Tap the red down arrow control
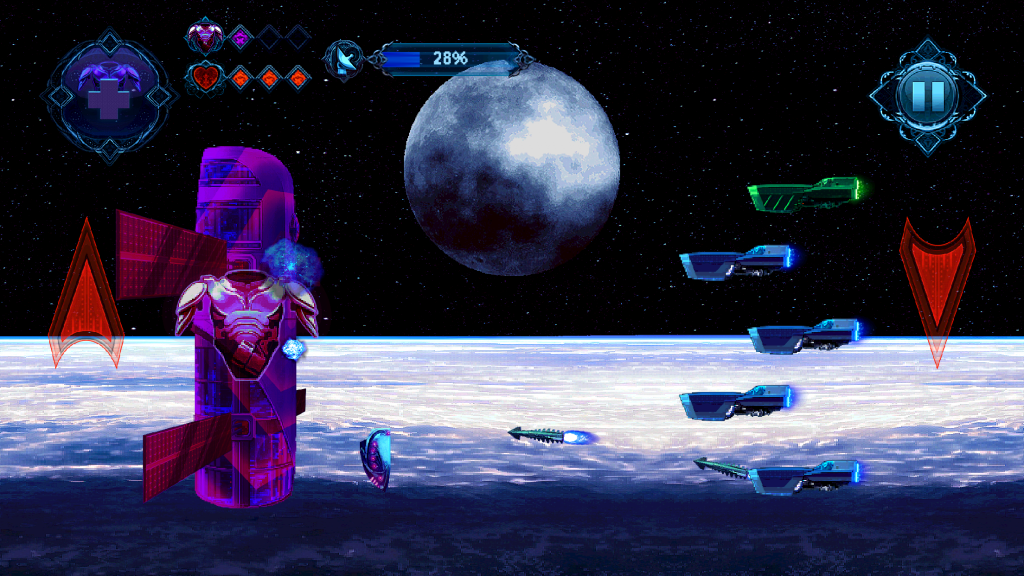The image size is (1024, 576). (937, 285)
